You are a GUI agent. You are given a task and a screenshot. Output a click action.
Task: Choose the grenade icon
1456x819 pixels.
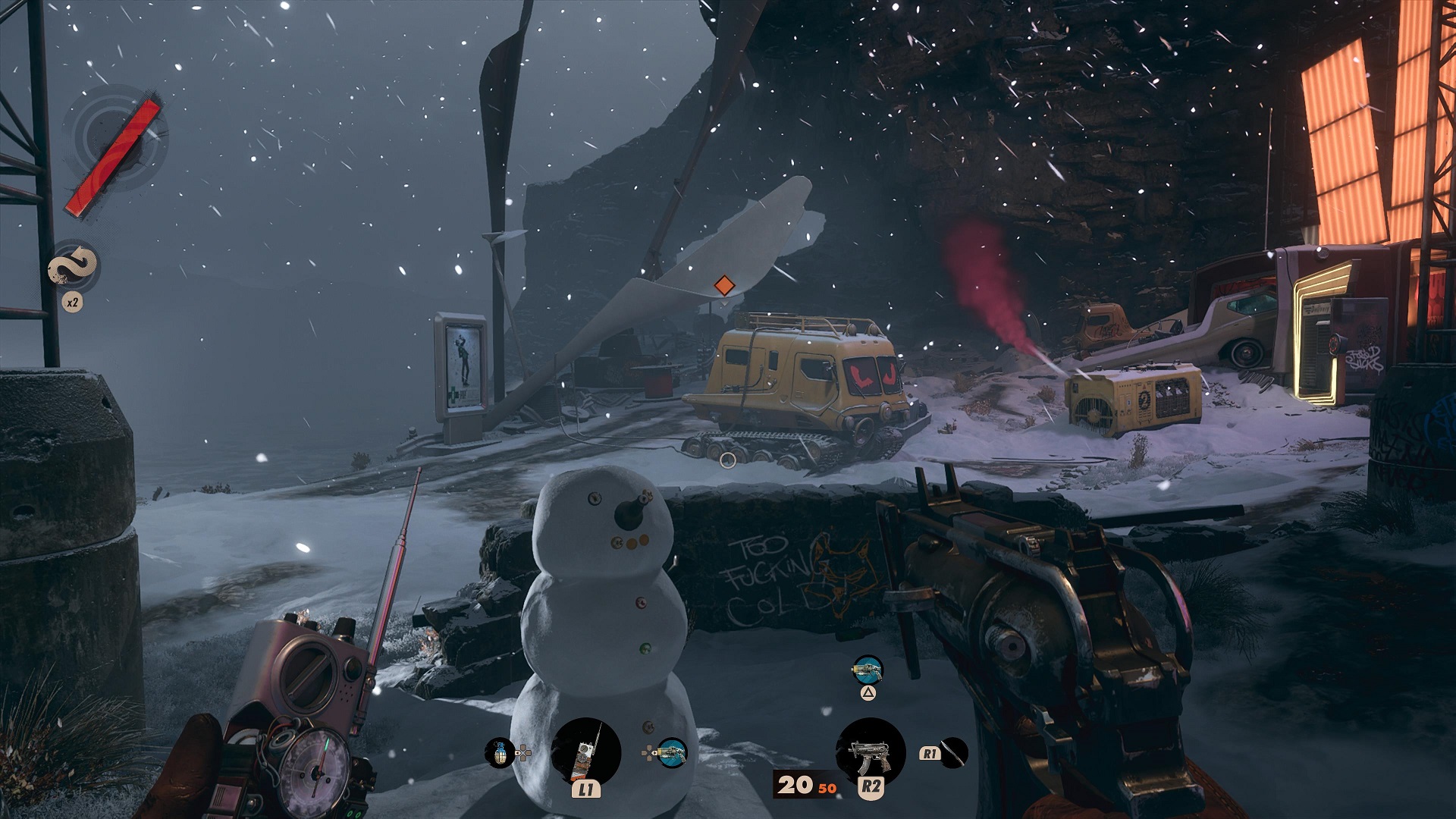pyautogui.click(x=500, y=753)
